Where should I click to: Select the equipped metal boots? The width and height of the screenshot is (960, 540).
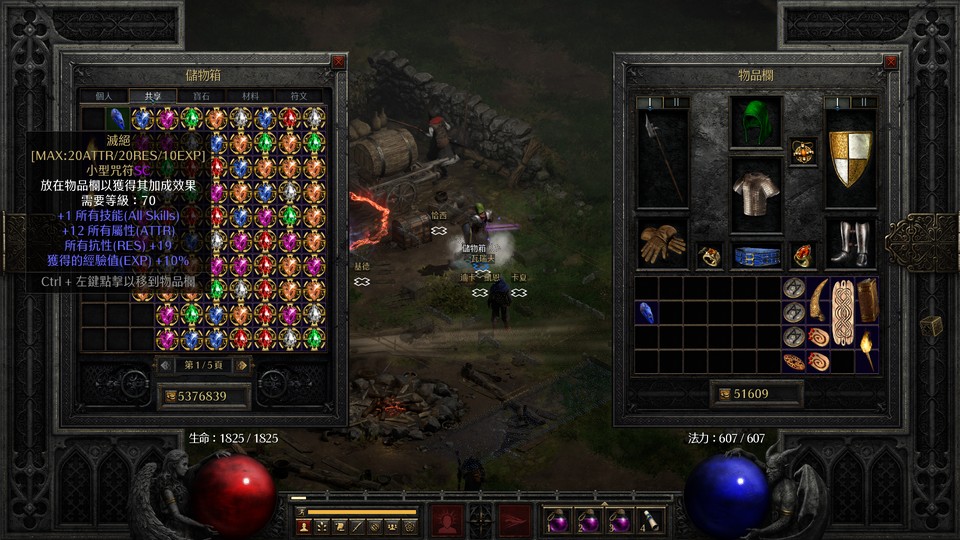coord(850,243)
